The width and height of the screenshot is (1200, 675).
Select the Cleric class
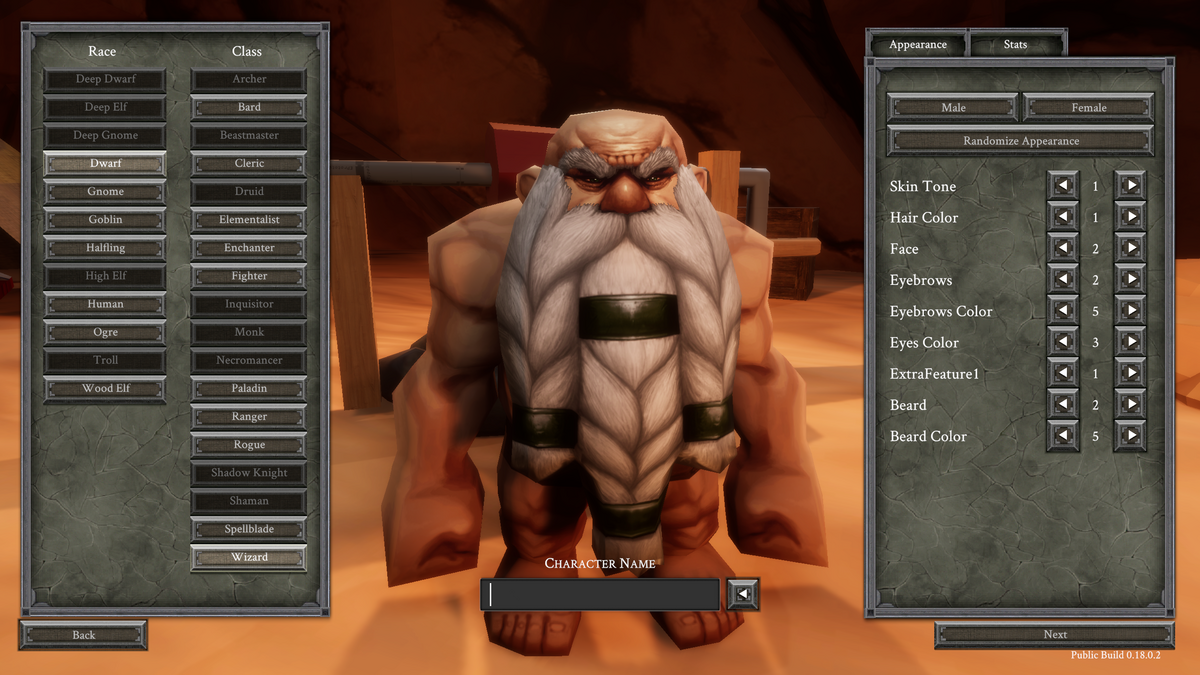249,163
